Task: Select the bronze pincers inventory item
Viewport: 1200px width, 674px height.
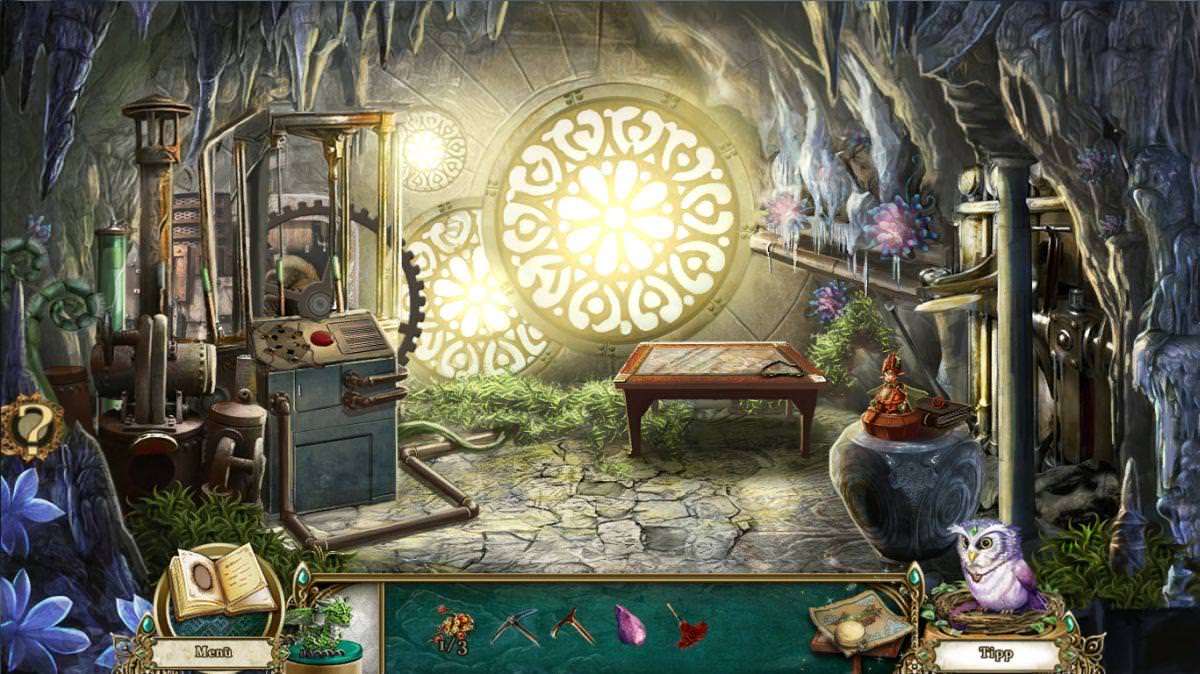Action: coord(572,626)
